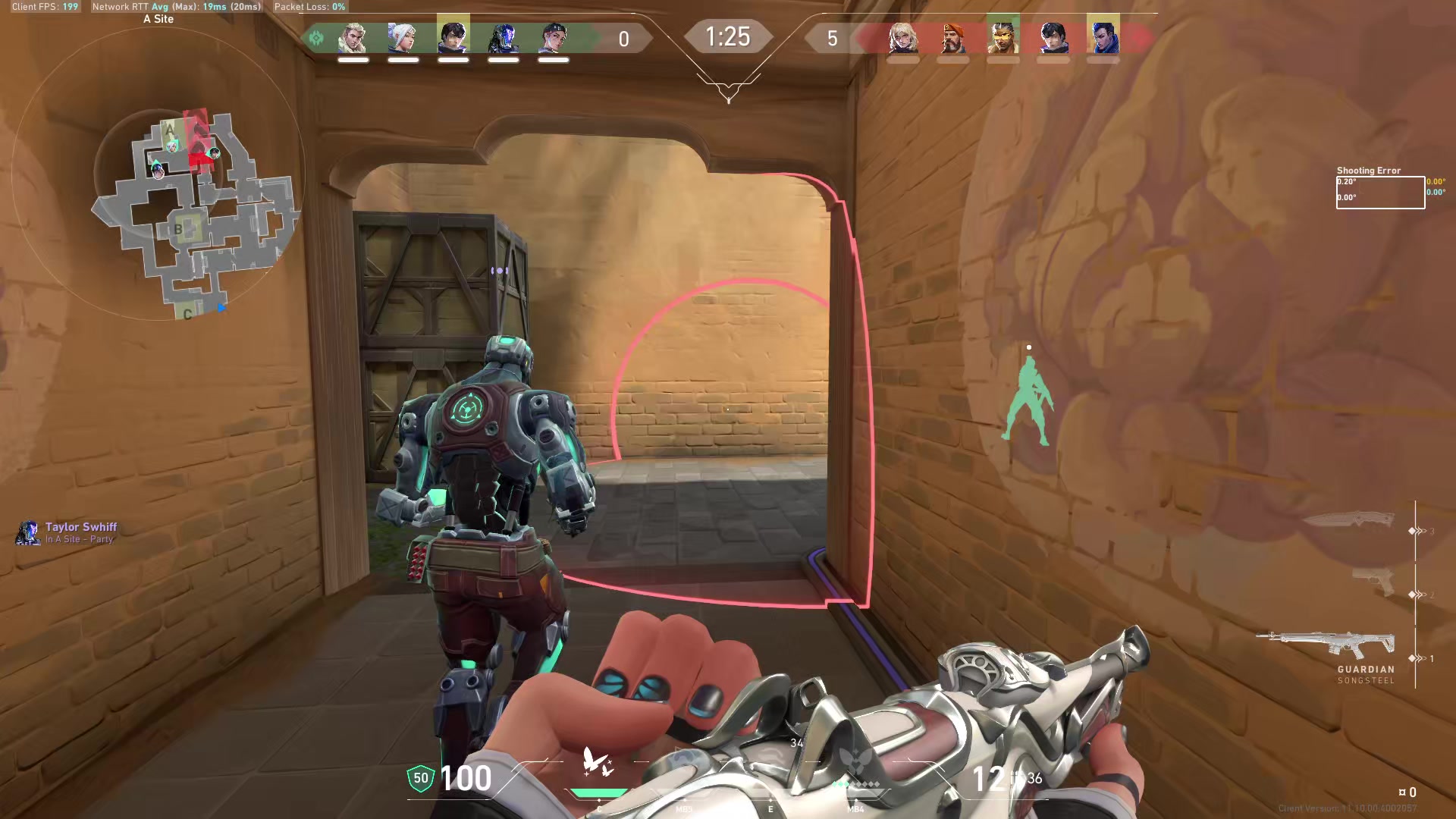Select the blue-haired Yoru enemy portrait

point(1103,38)
